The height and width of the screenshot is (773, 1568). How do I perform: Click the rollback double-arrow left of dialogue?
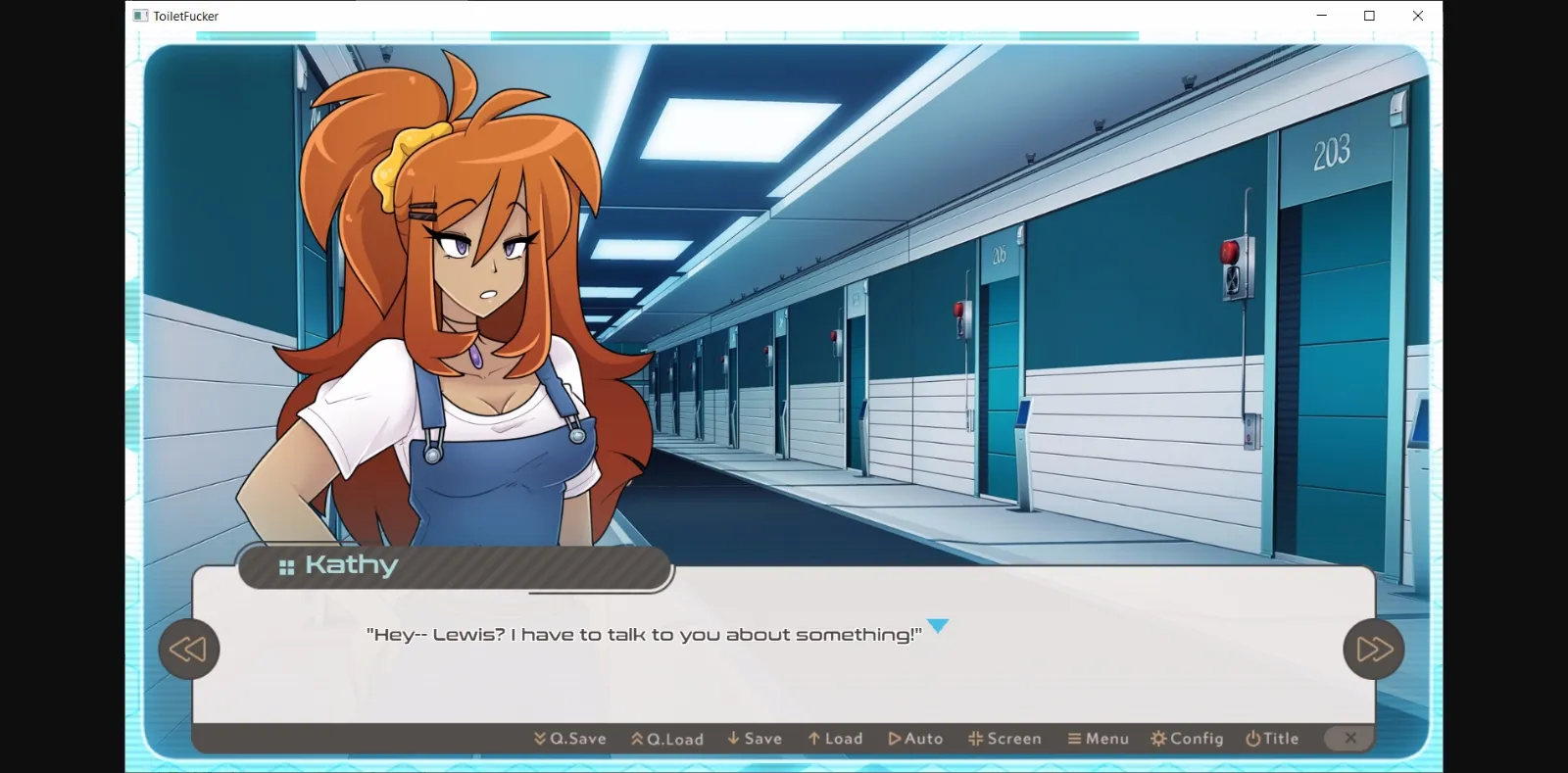click(x=189, y=649)
